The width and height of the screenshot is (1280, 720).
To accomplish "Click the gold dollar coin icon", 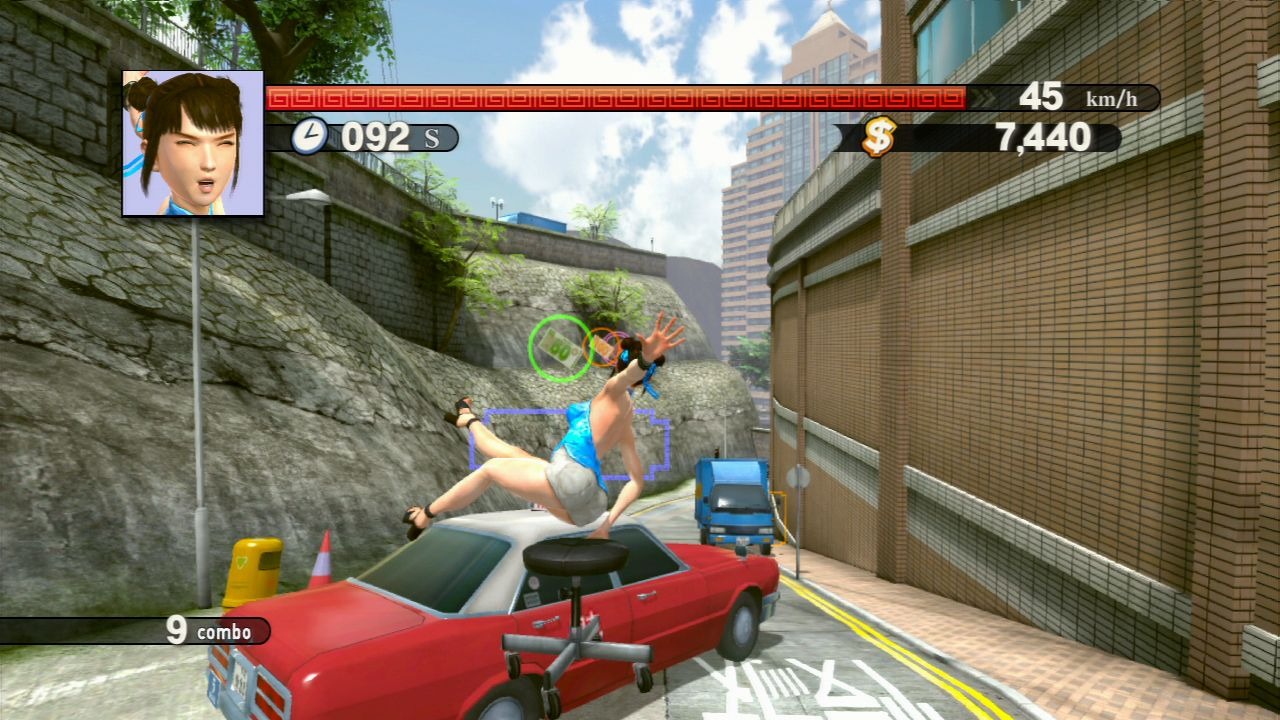I will (879, 137).
